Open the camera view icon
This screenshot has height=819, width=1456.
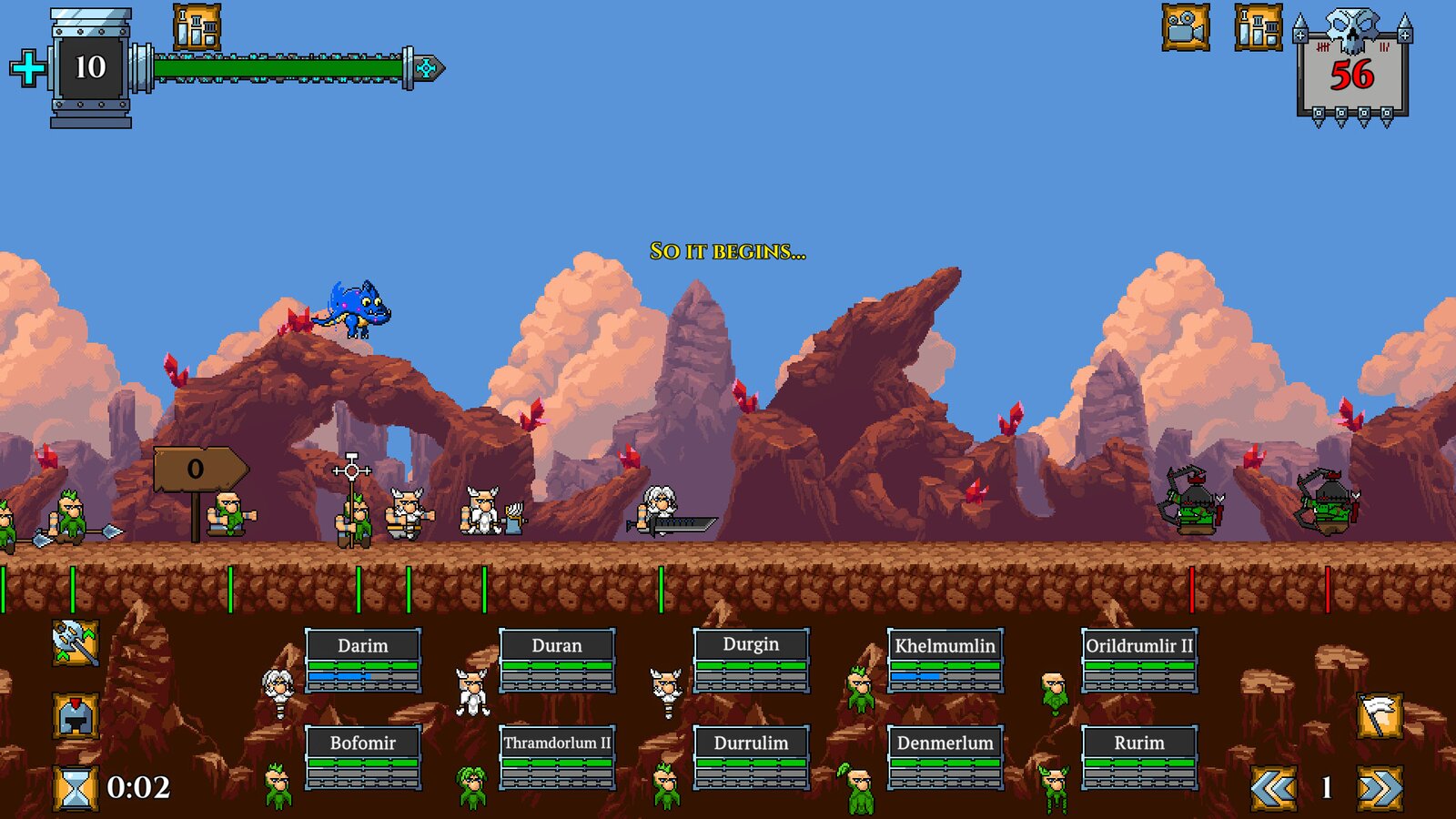coord(1186,27)
